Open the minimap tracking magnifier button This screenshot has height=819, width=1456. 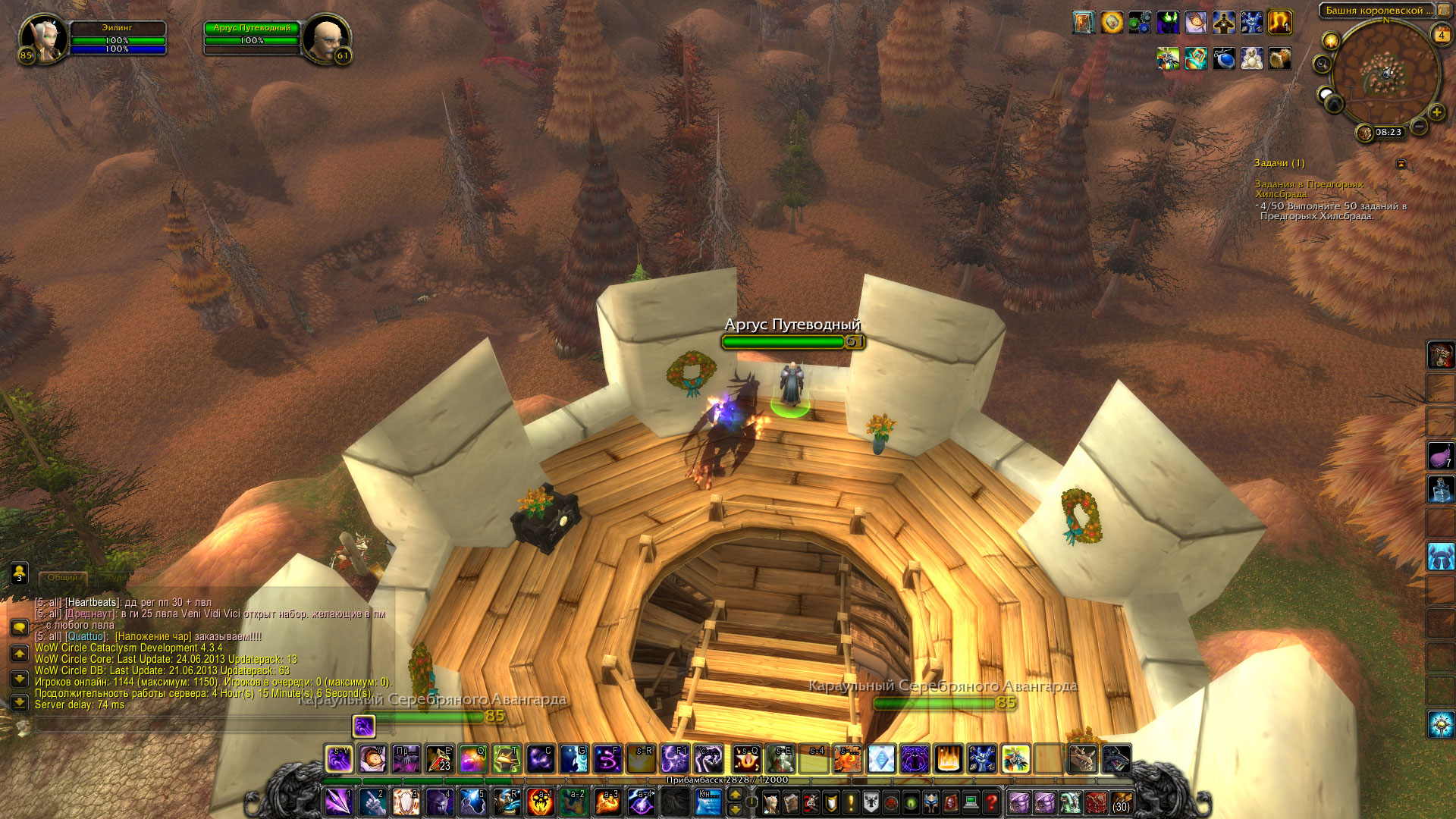pos(1323,64)
